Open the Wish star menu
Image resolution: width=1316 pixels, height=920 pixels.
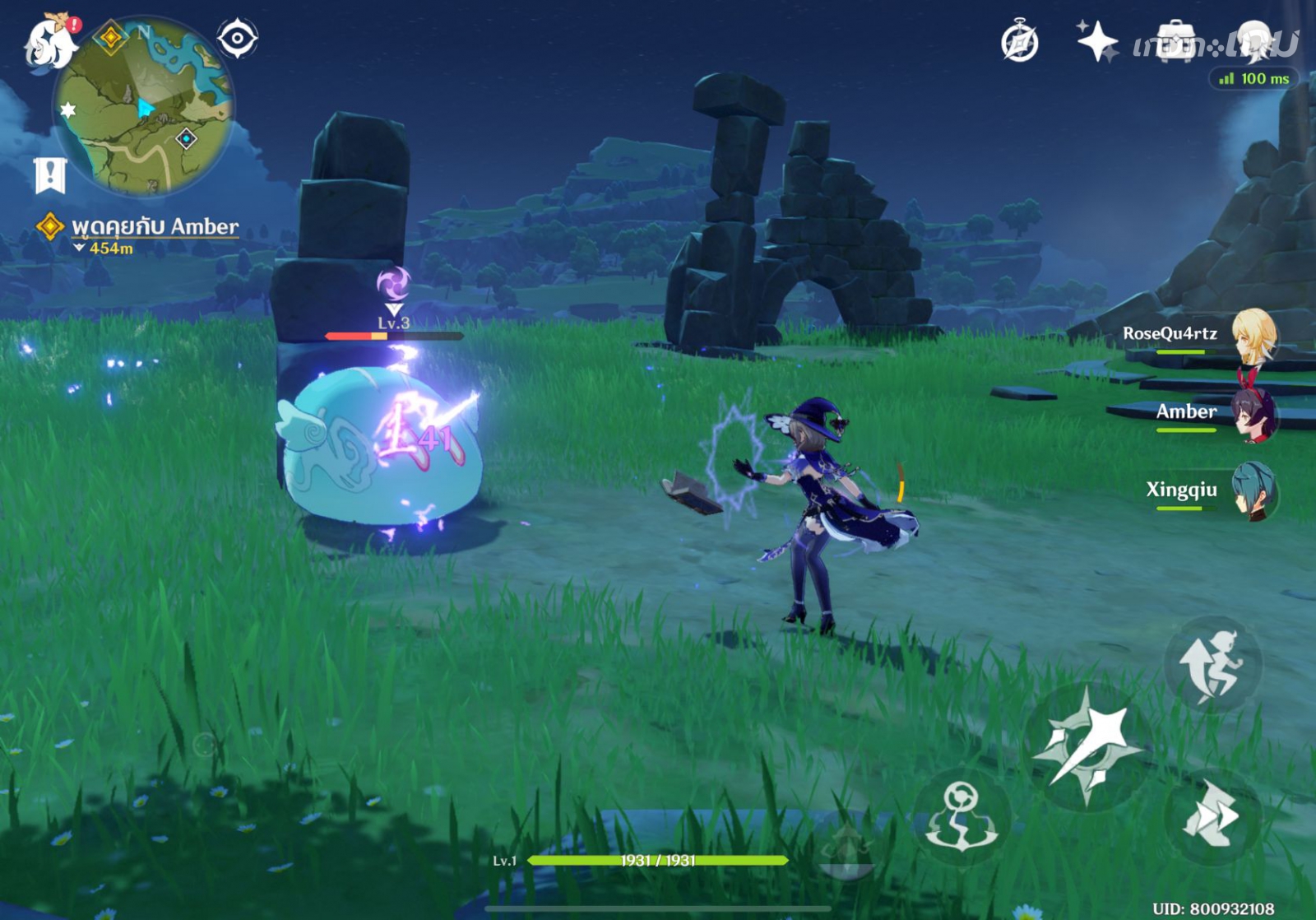point(1097,41)
